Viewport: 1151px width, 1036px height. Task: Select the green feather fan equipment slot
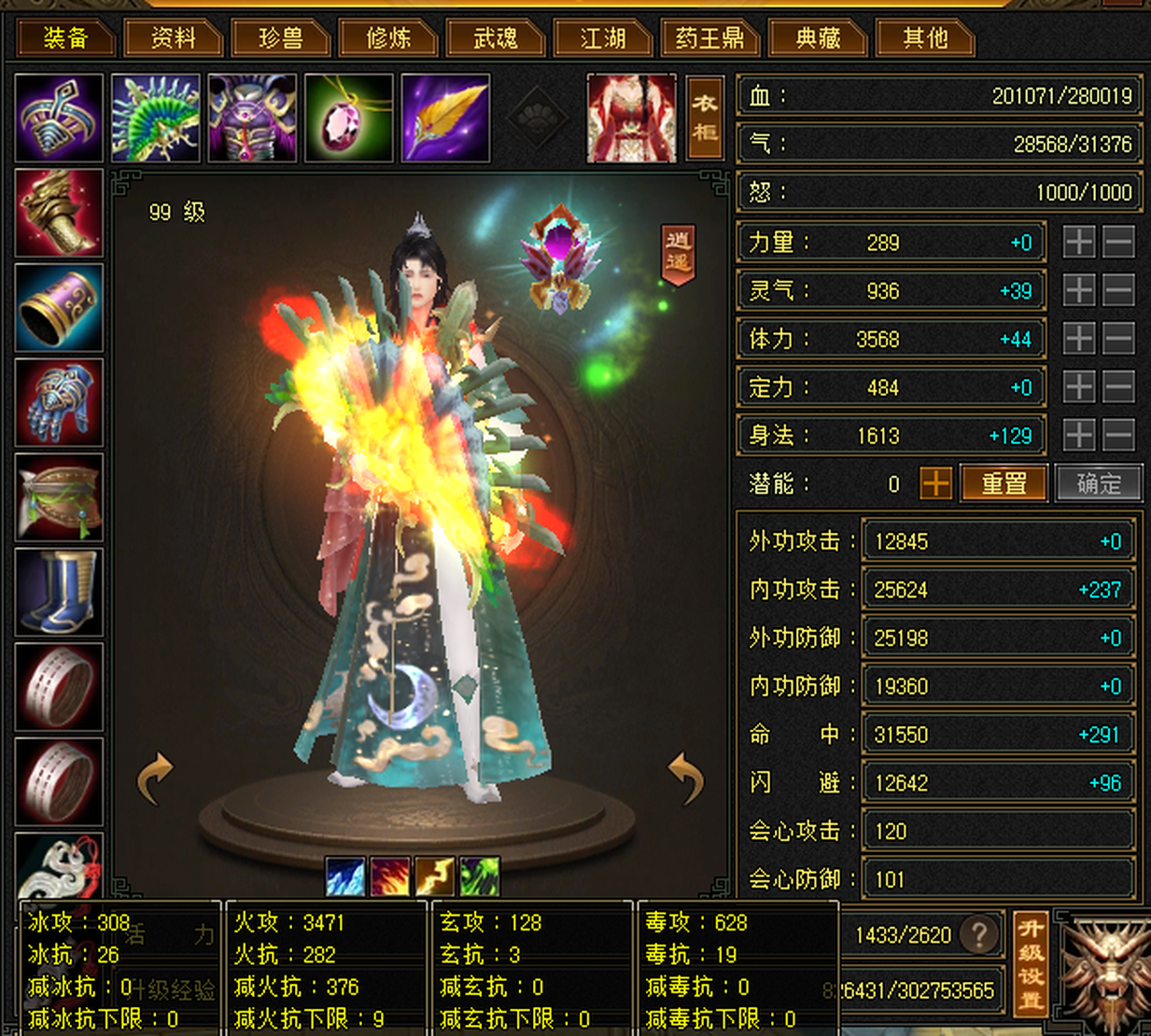click(155, 119)
